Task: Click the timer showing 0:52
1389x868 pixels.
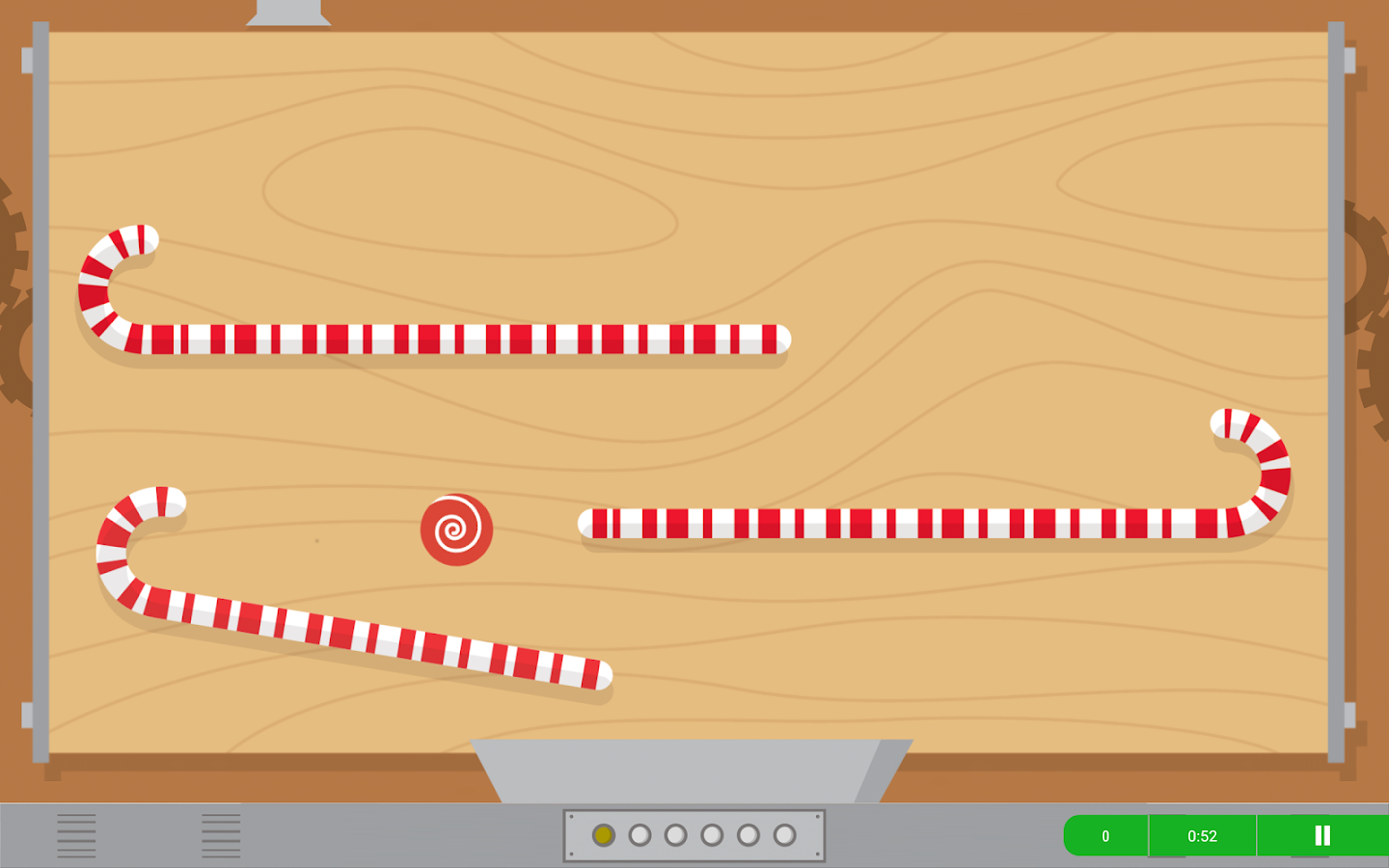Action: [1201, 835]
